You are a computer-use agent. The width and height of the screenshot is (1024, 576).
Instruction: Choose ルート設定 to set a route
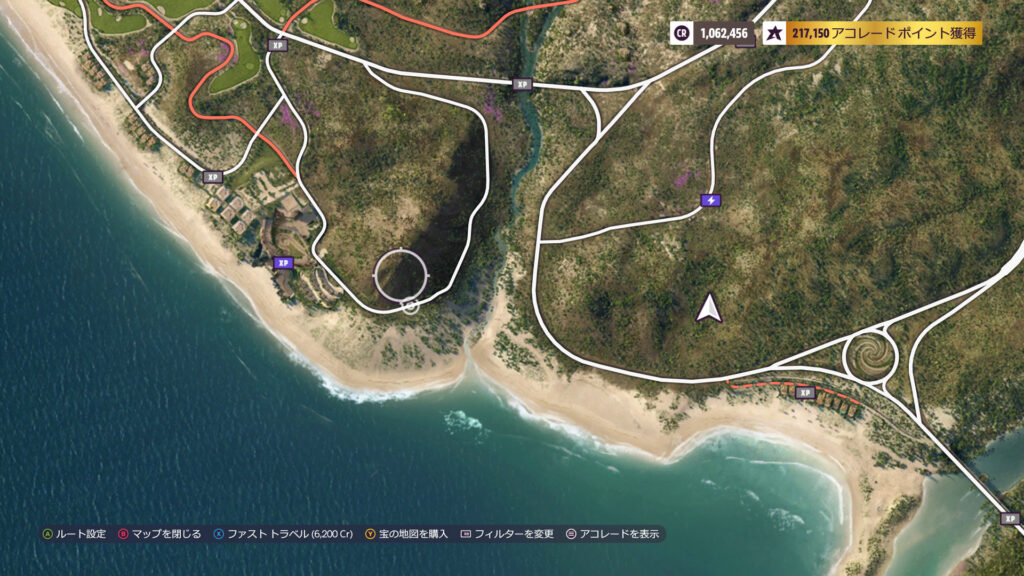pos(74,534)
